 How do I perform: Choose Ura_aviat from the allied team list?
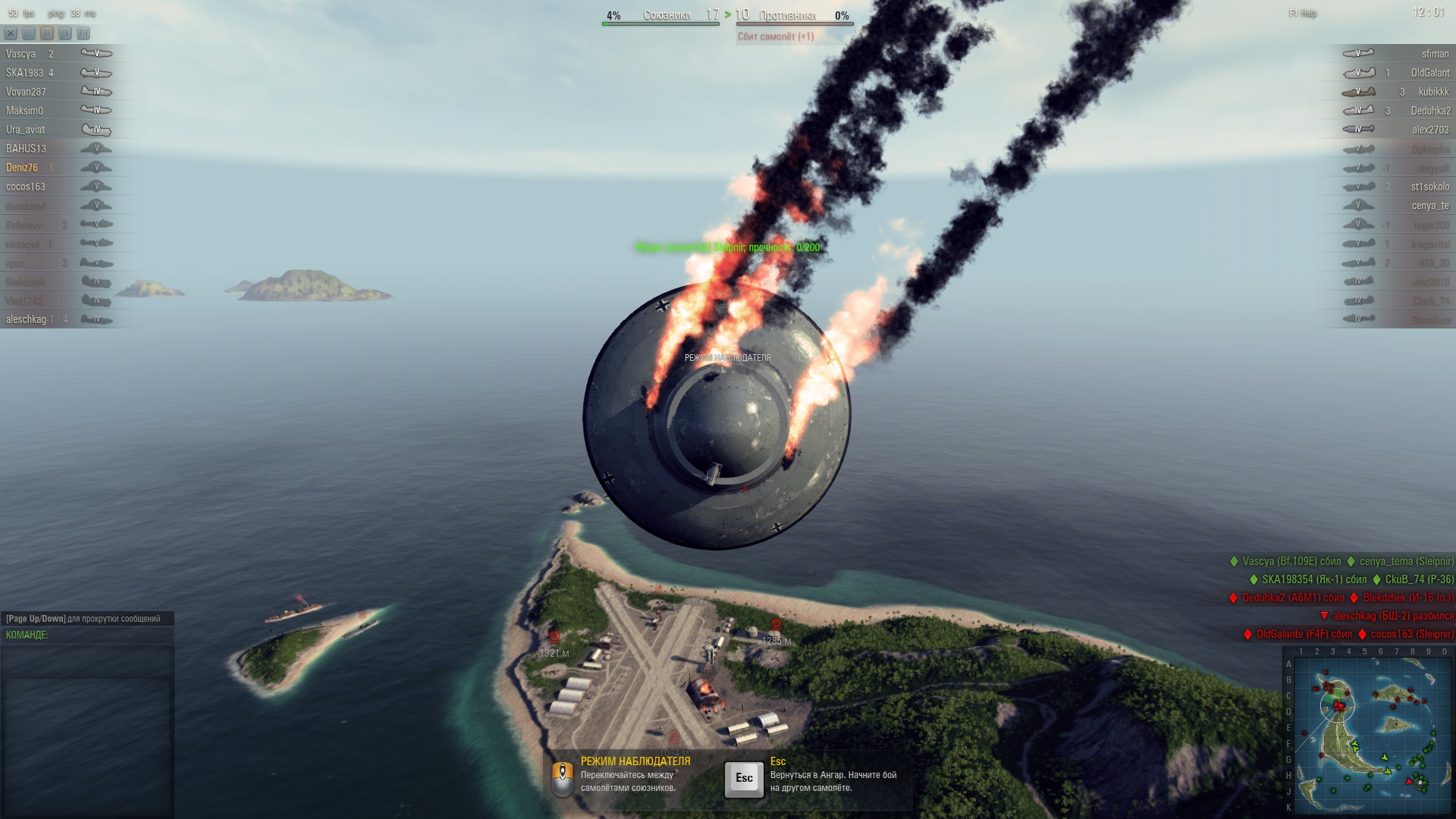pyautogui.click(x=25, y=130)
